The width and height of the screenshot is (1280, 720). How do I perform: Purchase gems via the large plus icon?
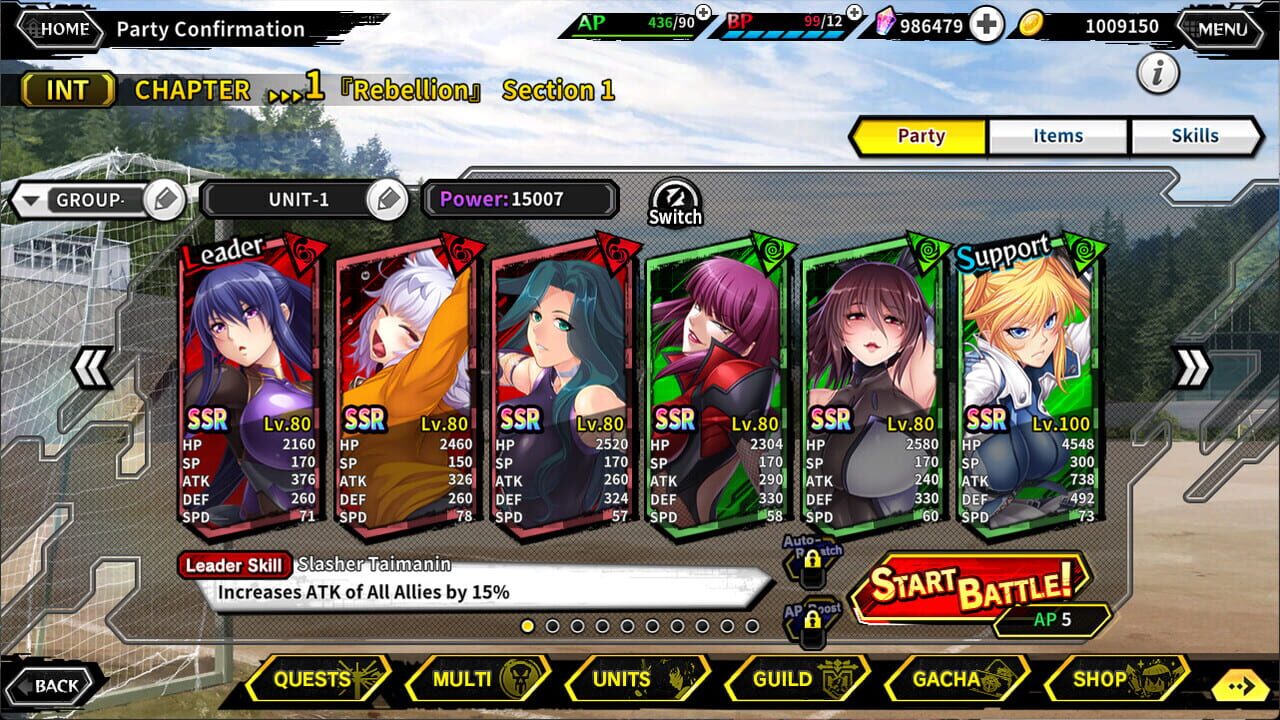click(986, 22)
